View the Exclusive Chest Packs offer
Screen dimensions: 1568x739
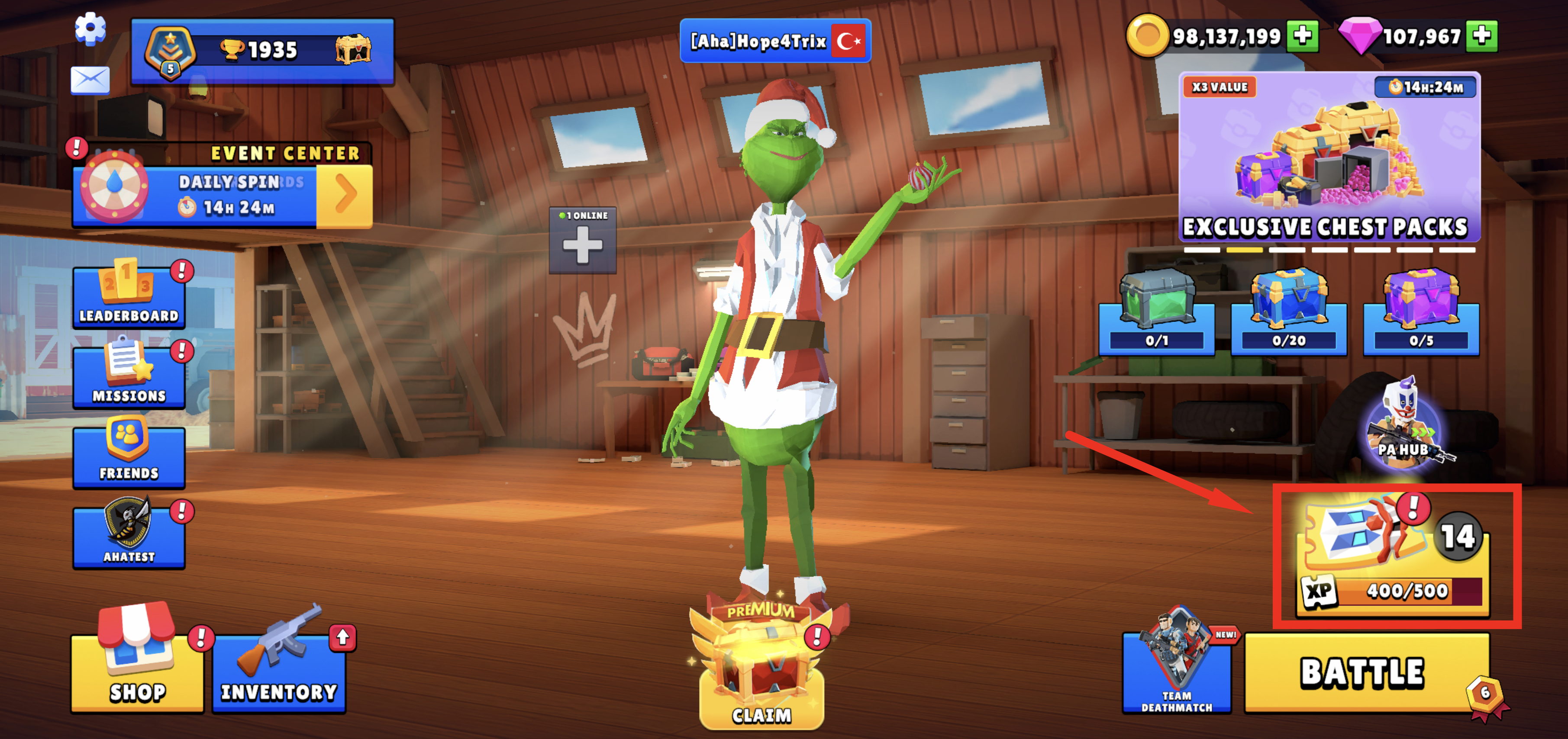point(1329,158)
